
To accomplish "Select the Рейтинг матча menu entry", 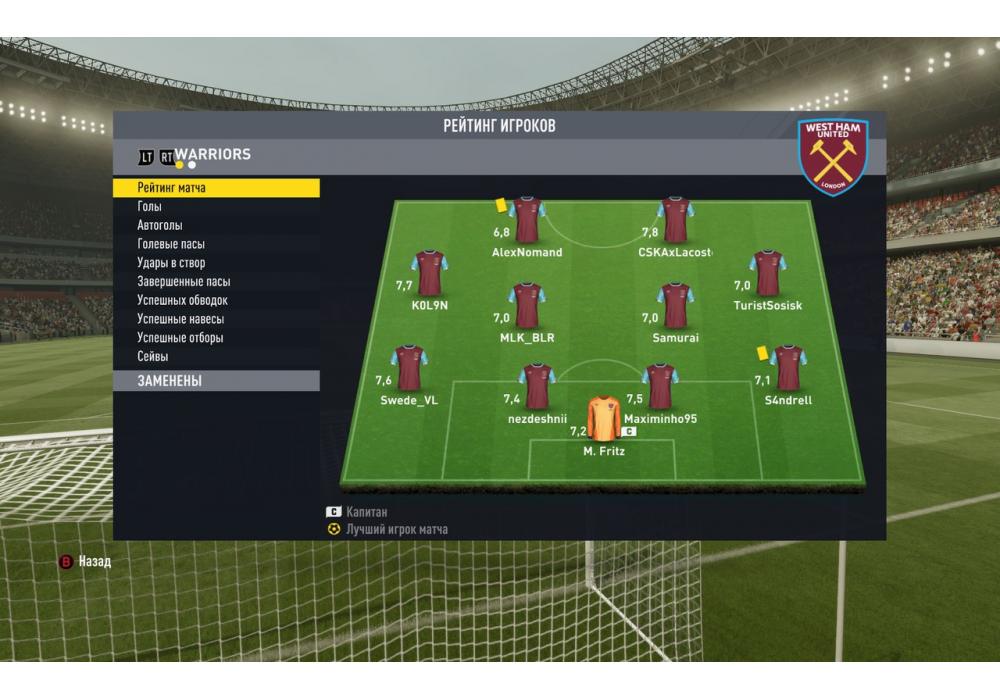I will (215, 188).
